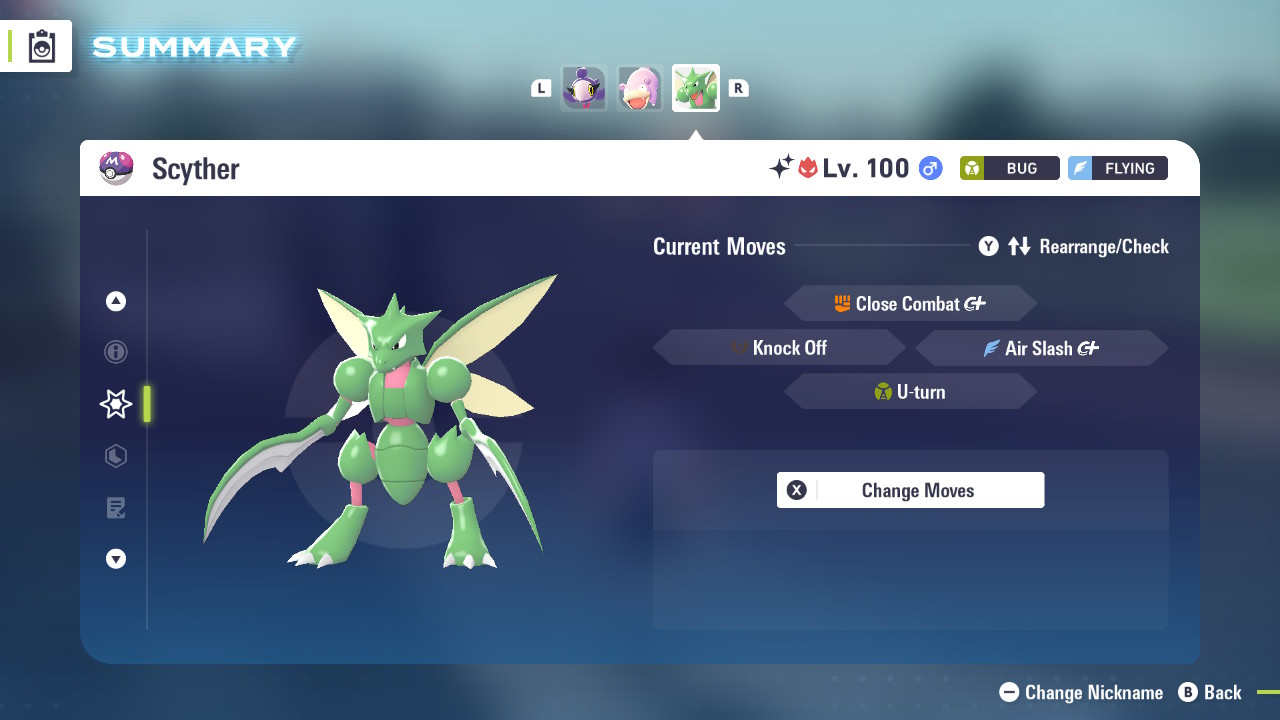Click the star moves page icon
The height and width of the screenshot is (720, 1280).
tap(115, 404)
